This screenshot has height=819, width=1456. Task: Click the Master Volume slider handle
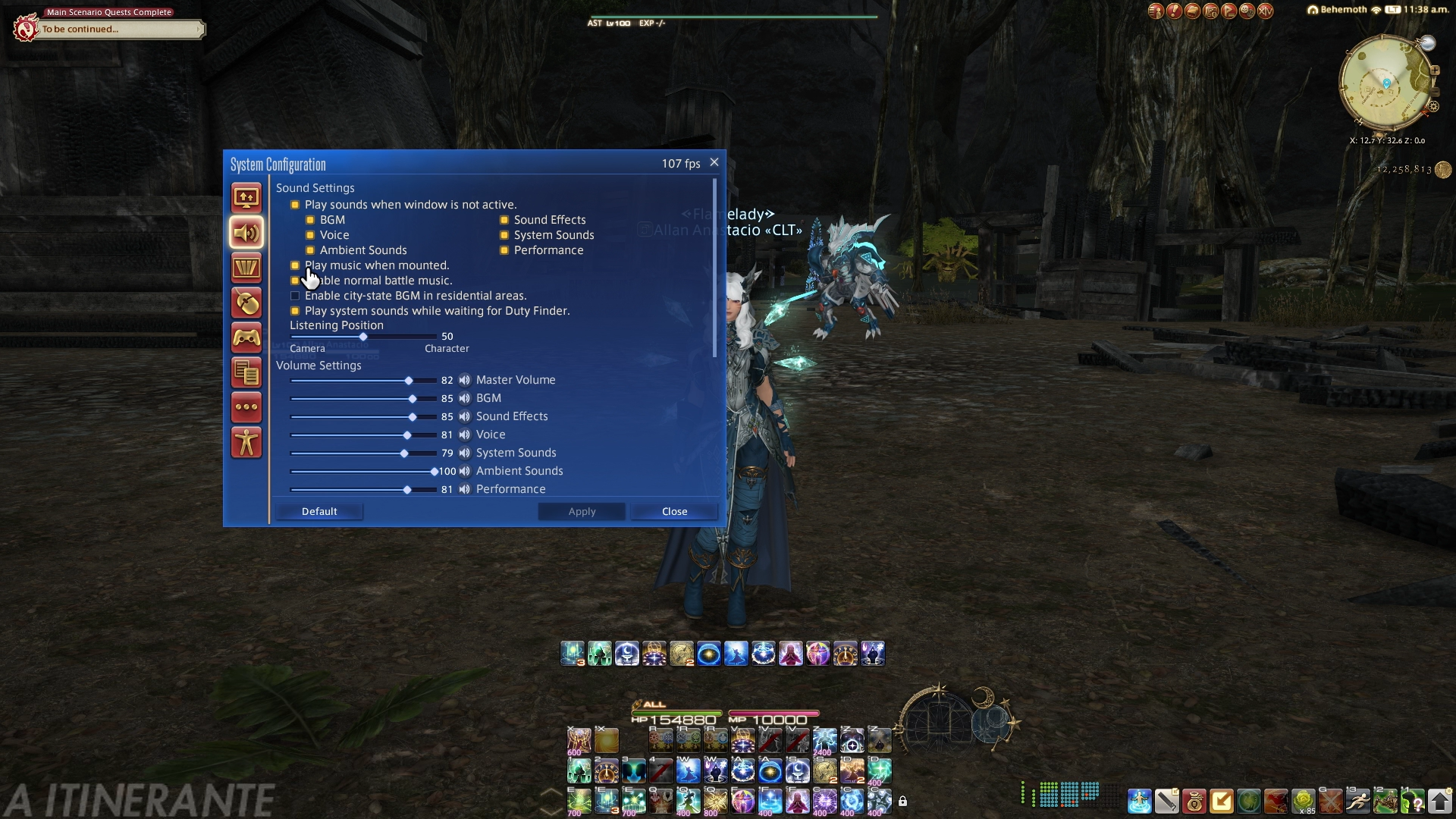[409, 381]
